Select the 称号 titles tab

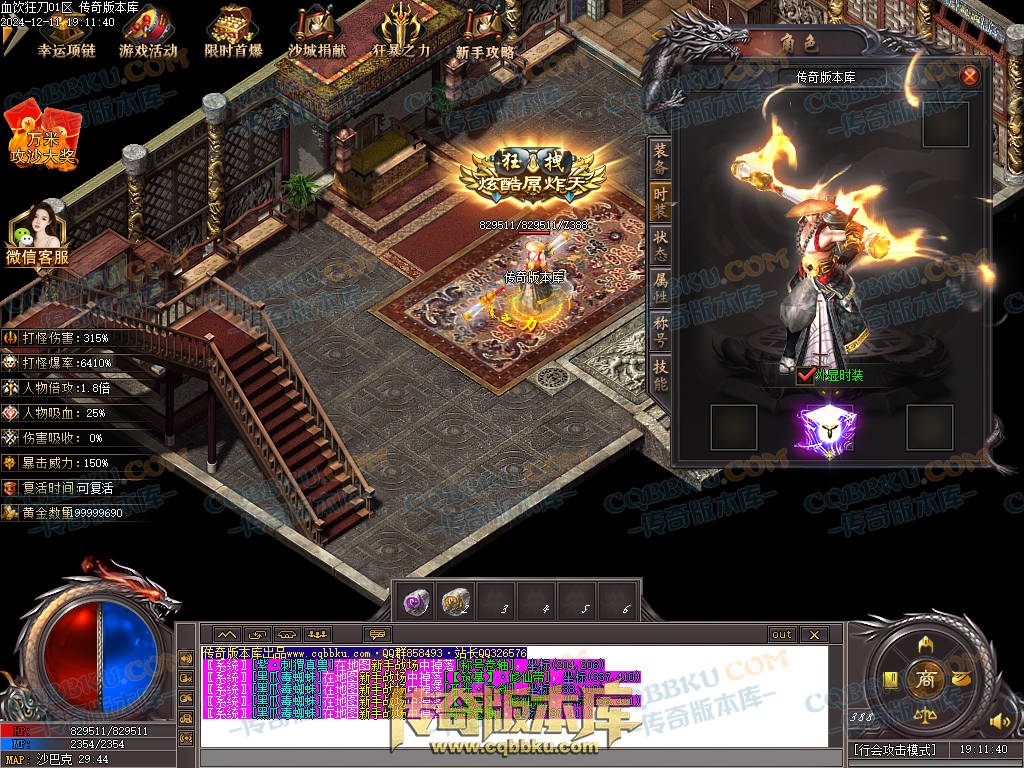pyautogui.click(x=660, y=332)
